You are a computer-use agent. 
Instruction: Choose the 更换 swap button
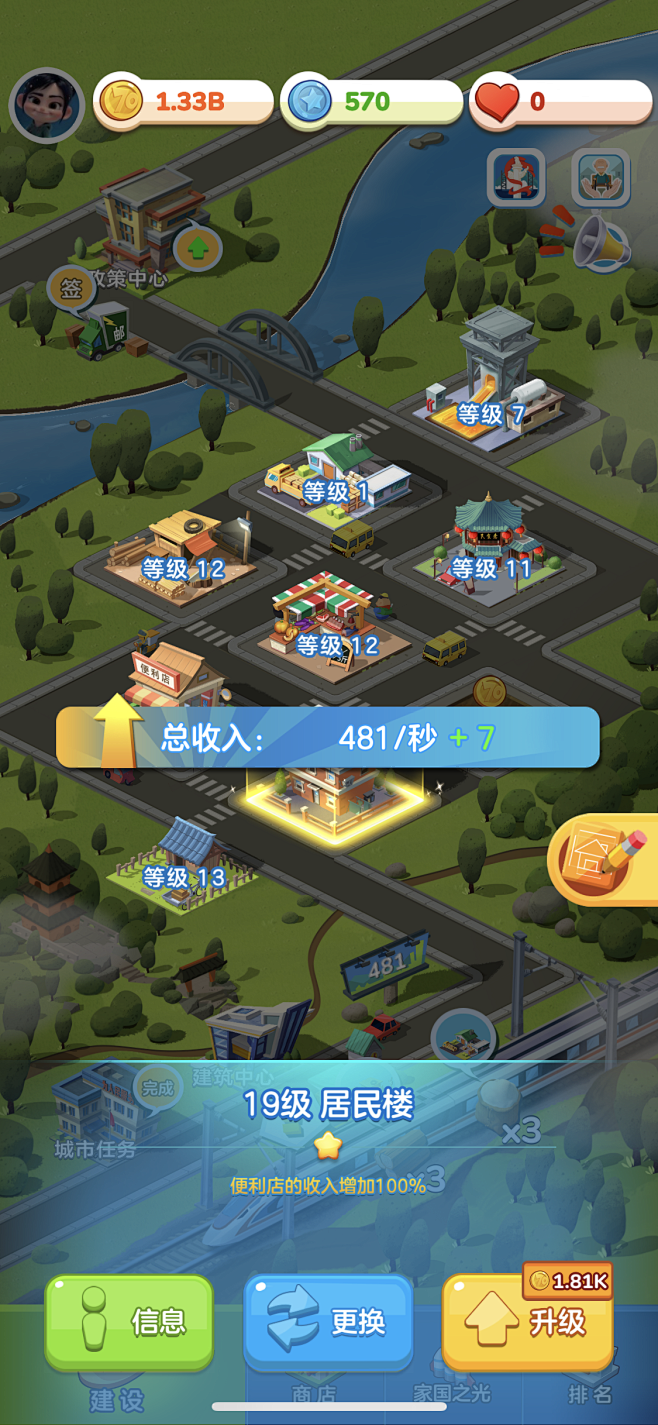coord(328,1321)
